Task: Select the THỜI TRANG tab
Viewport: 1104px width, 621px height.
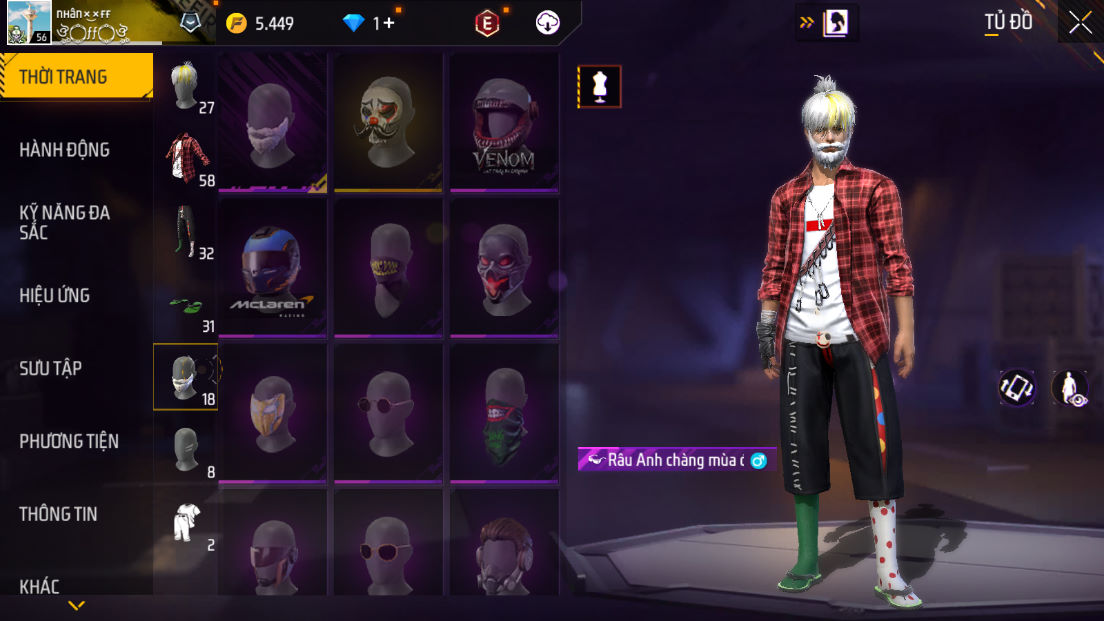Action: (63, 77)
